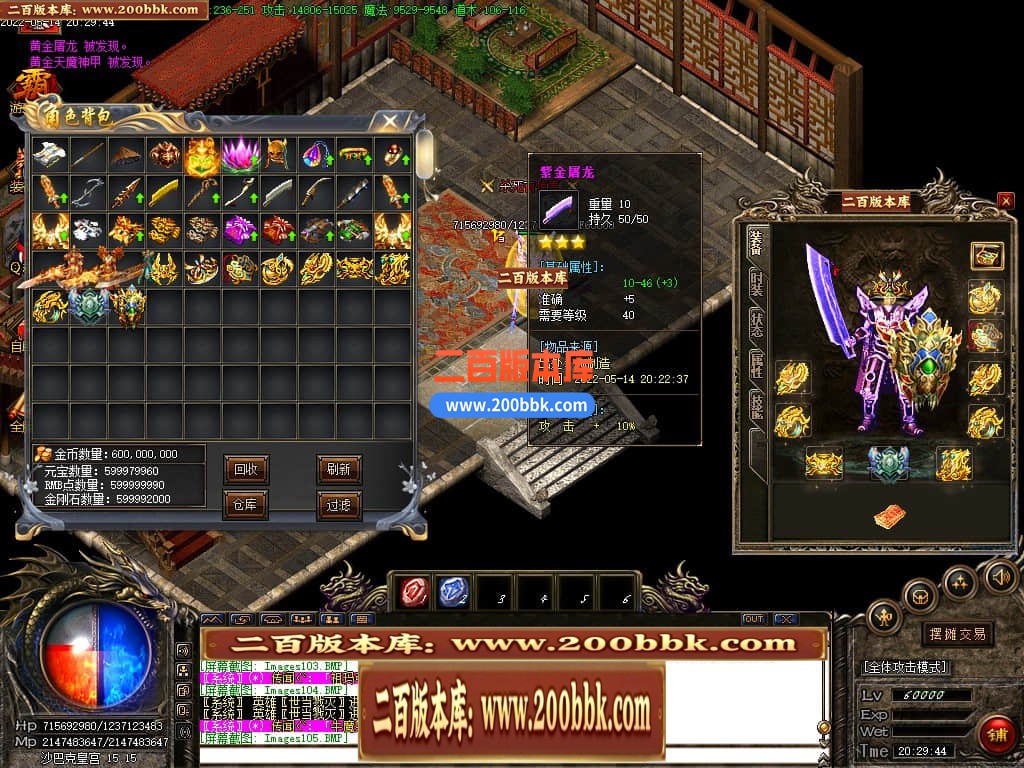This screenshot has width=1024, height=768.
Task: Switch to the 时装 fashion tab
Action: point(757,283)
